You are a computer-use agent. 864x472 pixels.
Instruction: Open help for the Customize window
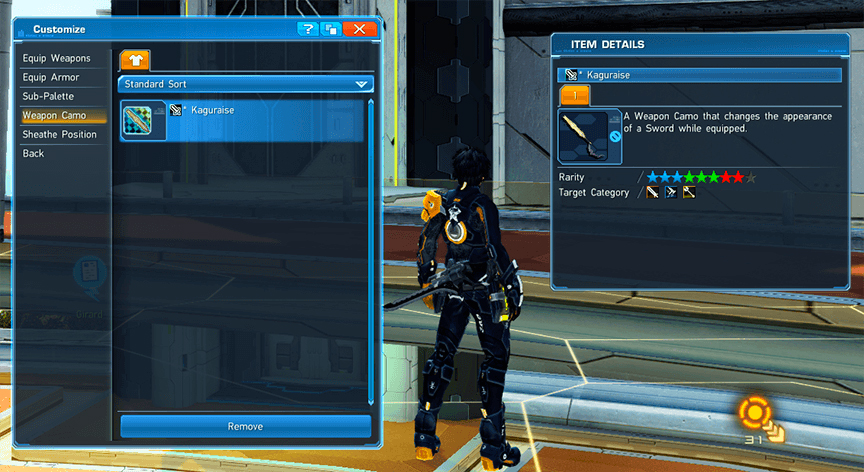click(x=308, y=29)
